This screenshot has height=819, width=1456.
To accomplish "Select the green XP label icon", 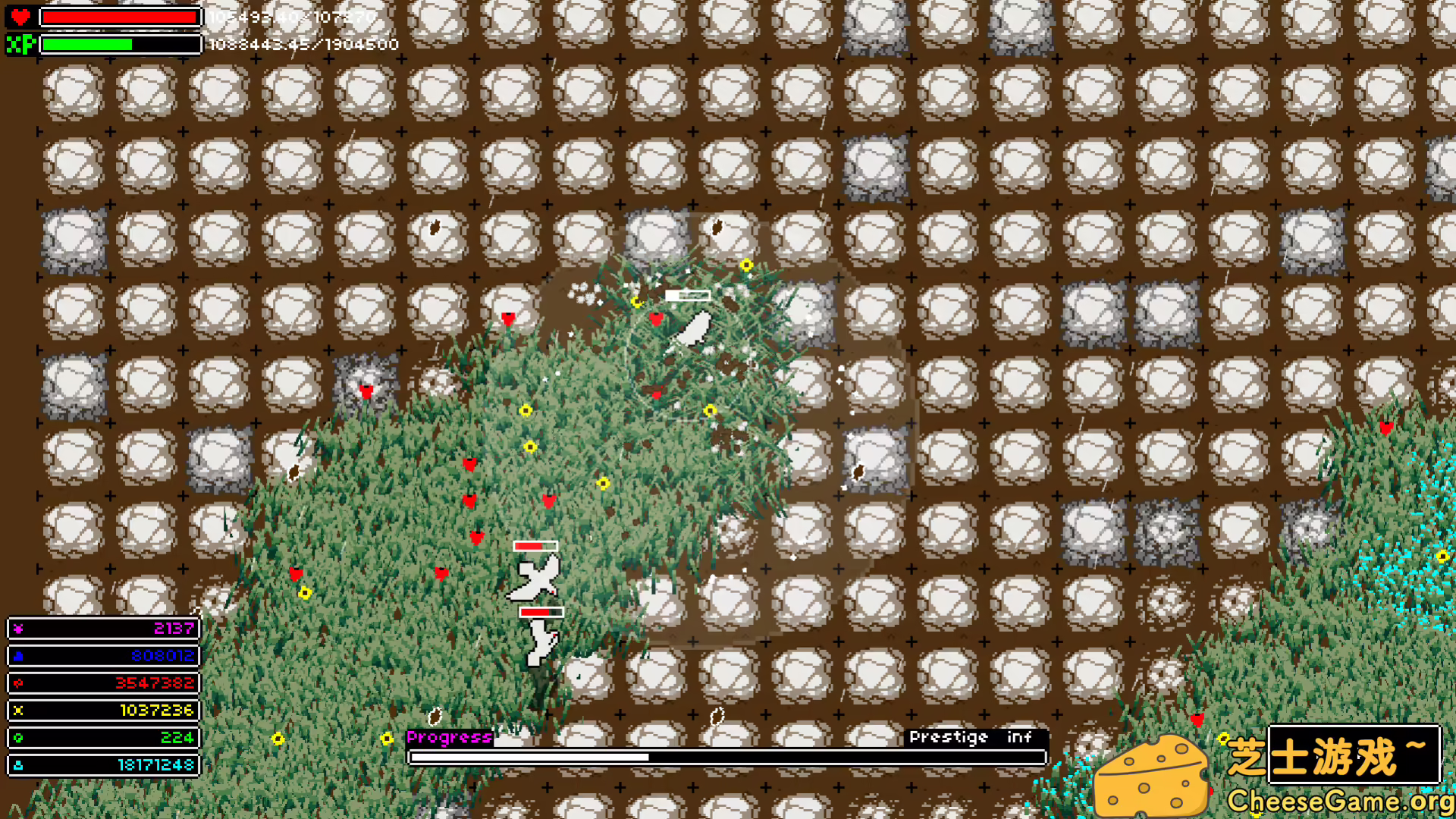I will [20, 44].
